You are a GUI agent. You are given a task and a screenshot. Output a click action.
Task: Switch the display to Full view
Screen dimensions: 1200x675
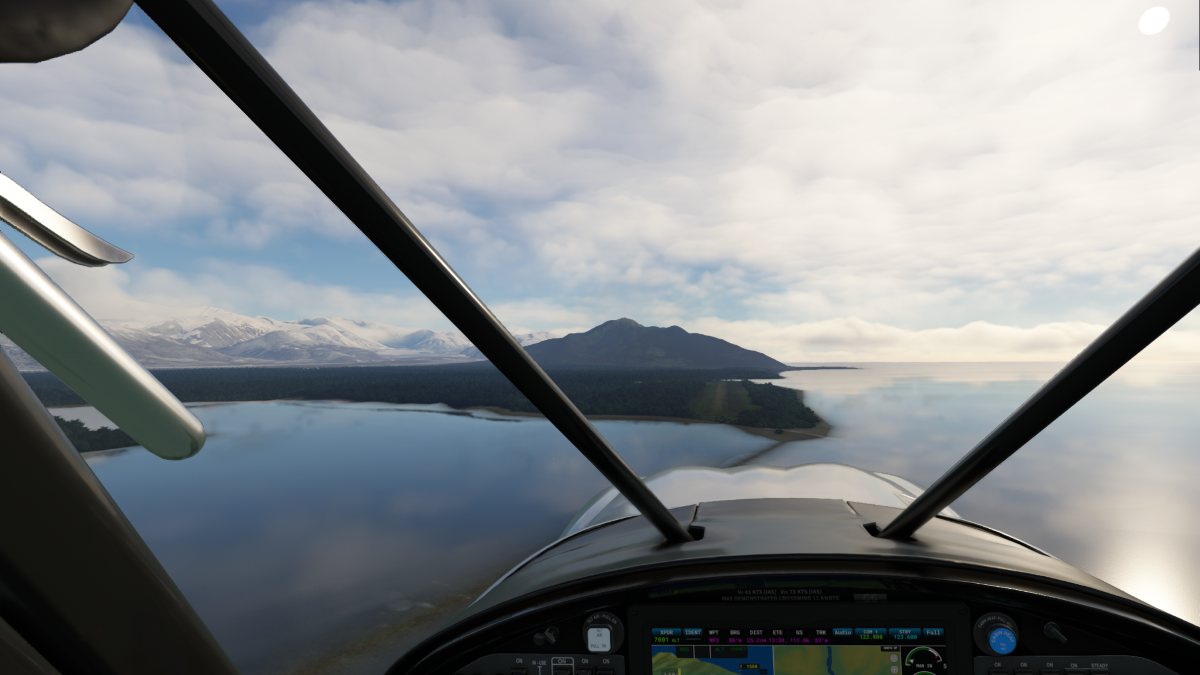933,632
